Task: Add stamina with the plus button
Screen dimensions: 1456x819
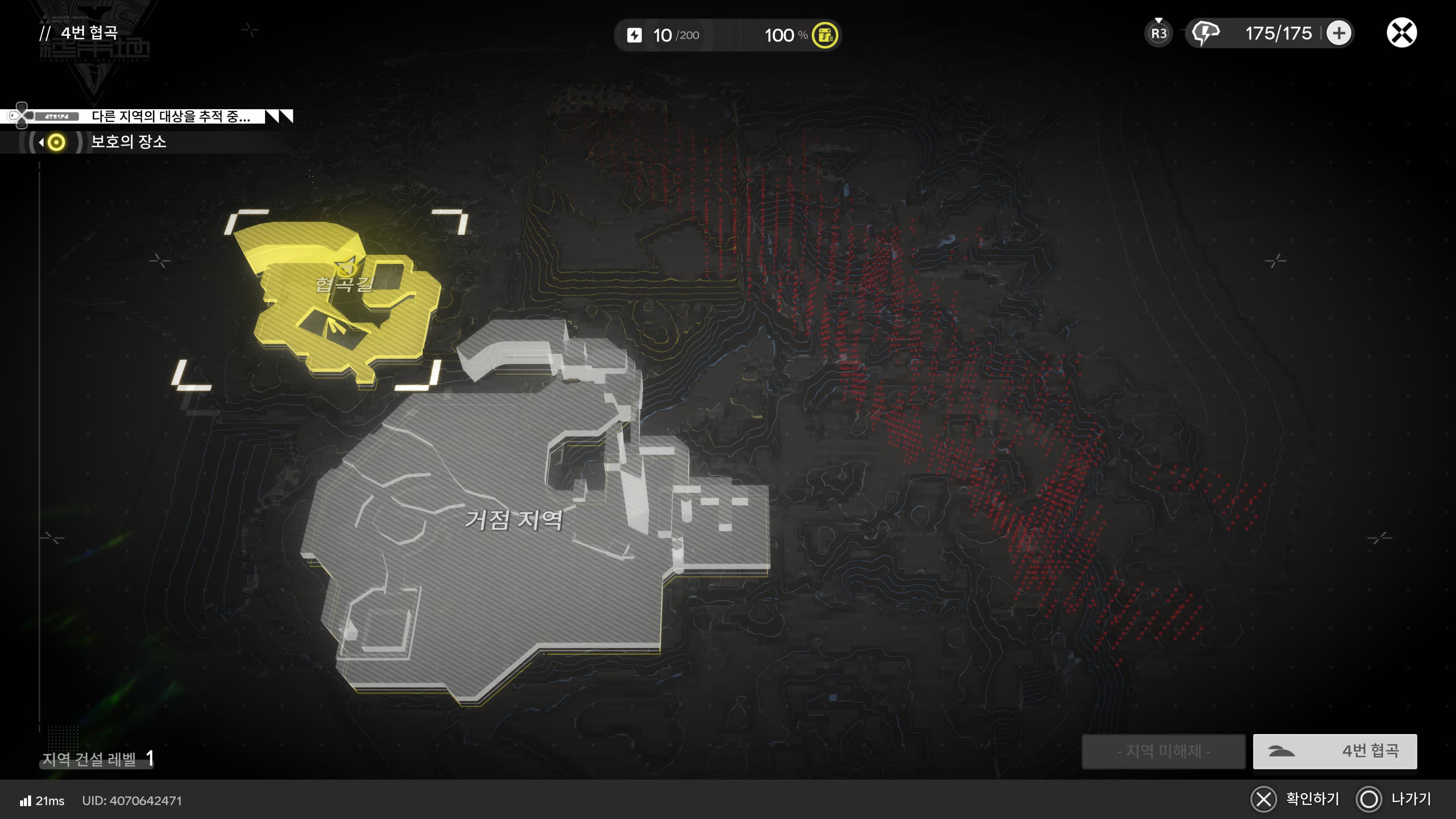Action: [1338, 33]
